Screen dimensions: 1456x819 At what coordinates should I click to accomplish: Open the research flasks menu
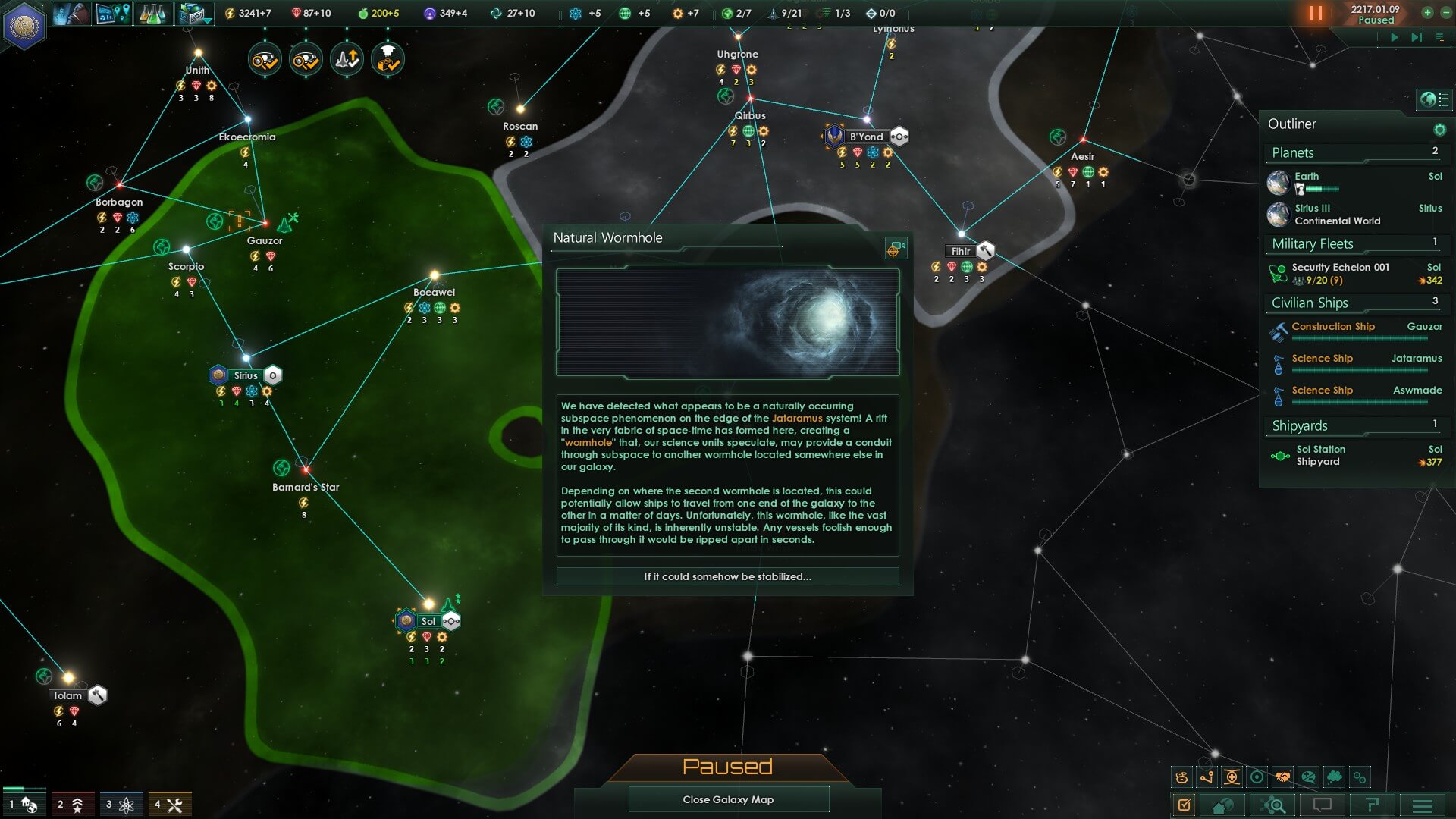point(152,14)
